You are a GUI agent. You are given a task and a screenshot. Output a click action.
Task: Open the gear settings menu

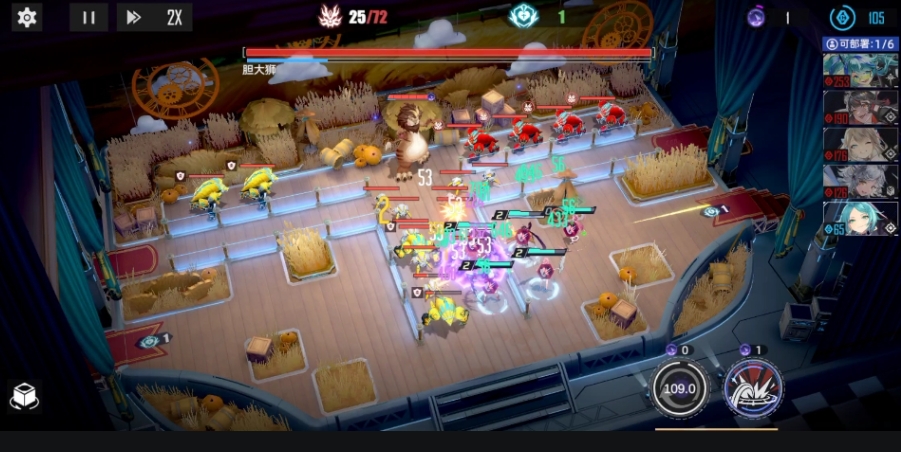point(26,17)
